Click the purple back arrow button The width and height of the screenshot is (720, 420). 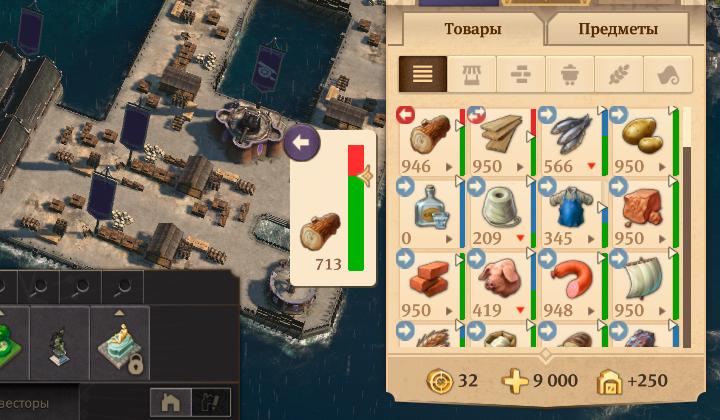(x=301, y=143)
